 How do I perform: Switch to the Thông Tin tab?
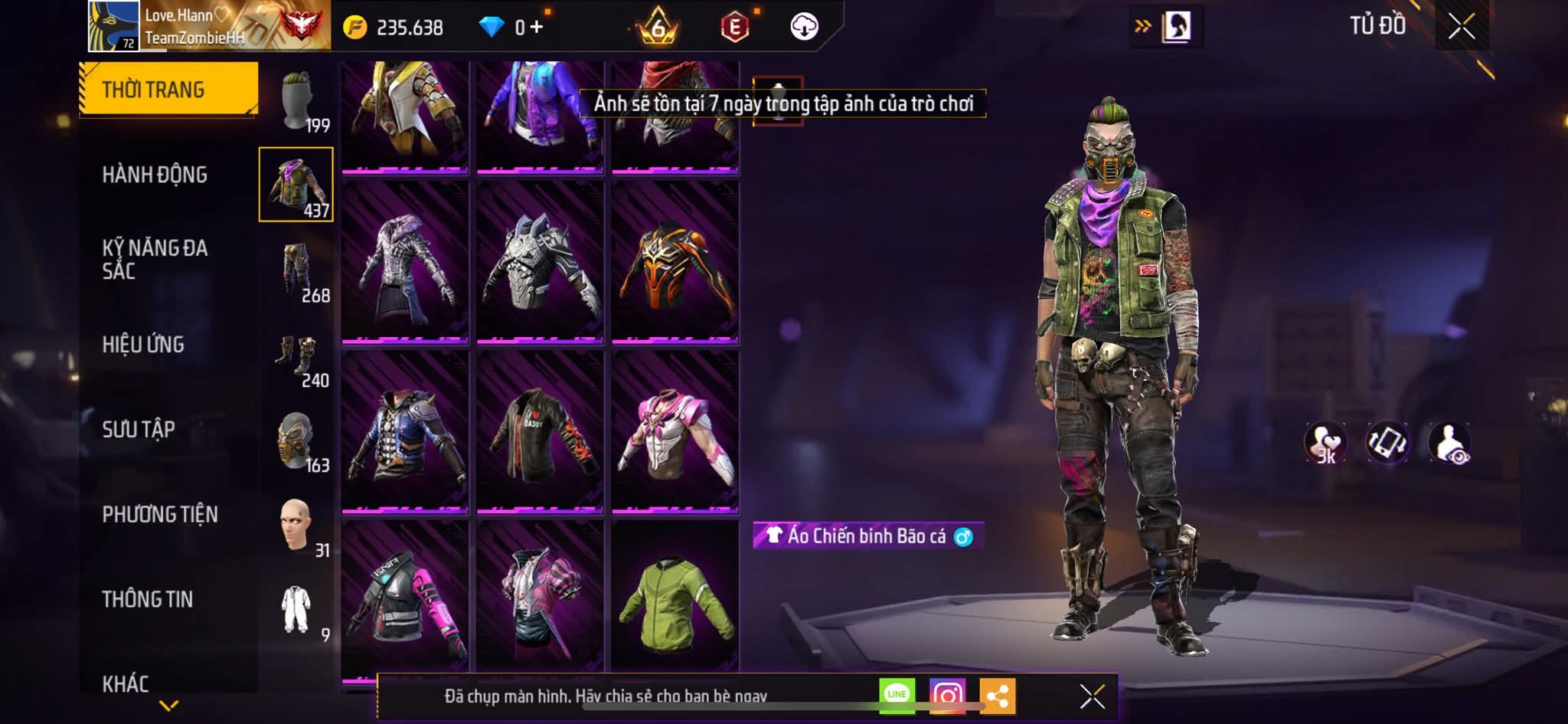point(148,599)
